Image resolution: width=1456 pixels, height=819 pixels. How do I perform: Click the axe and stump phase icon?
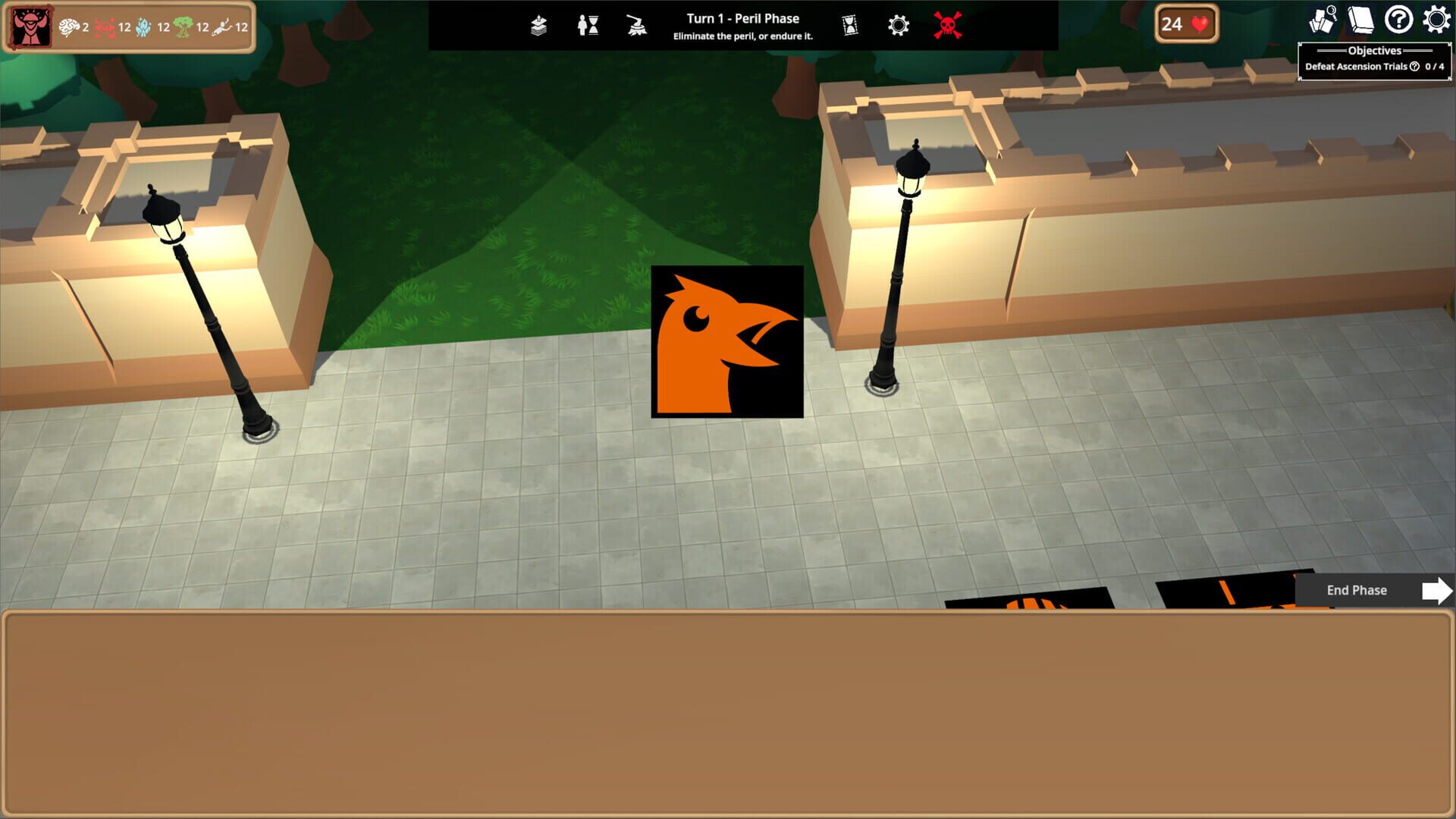pos(635,25)
